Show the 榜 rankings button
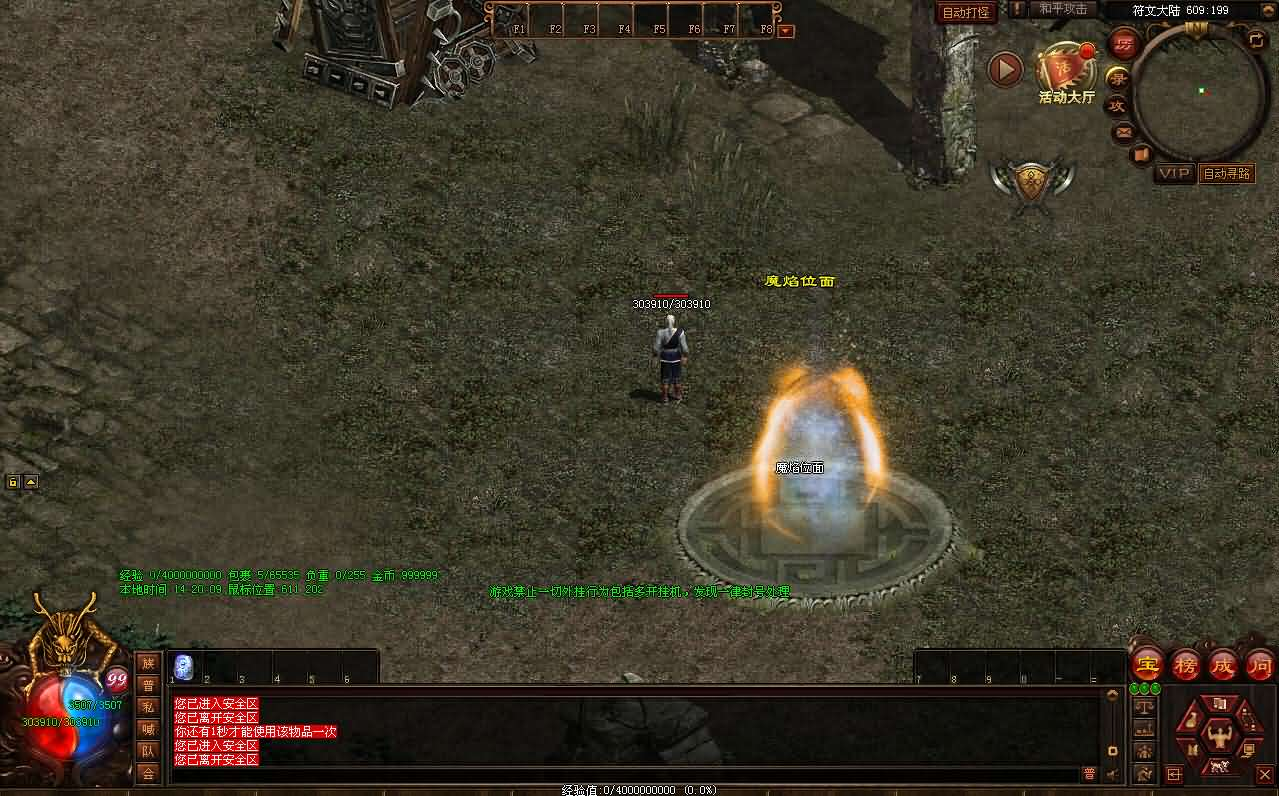The image size is (1279, 796). (x=1185, y=664)
